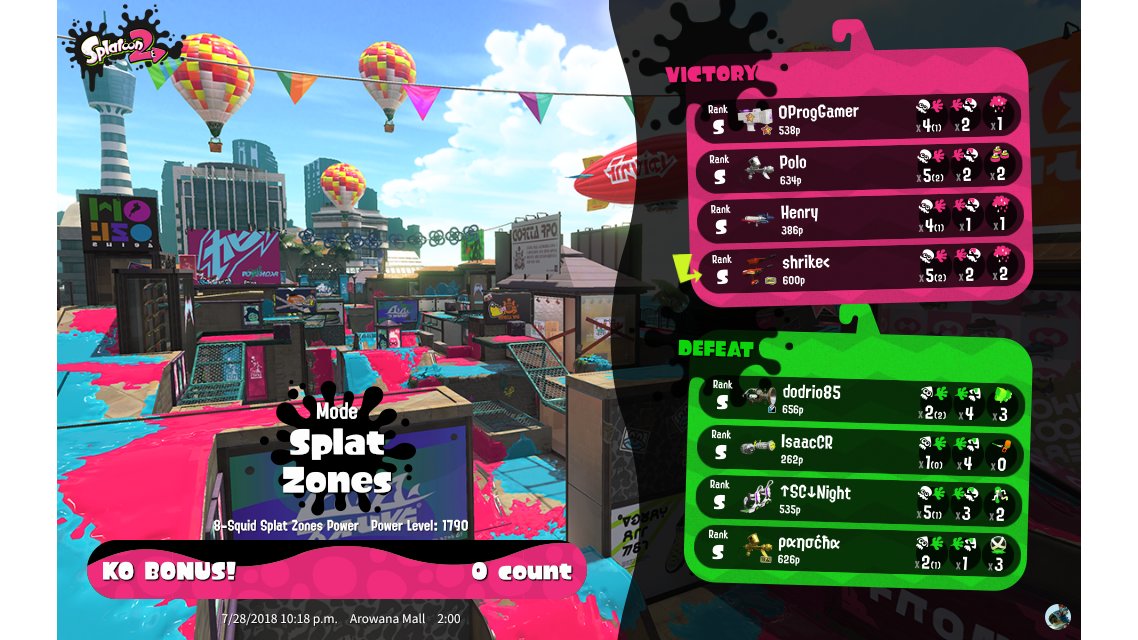Image resolution: width=1138 pixels, height=640 pixels.
Task: Select OProgGamer's result row
Action: pos(858,118)
